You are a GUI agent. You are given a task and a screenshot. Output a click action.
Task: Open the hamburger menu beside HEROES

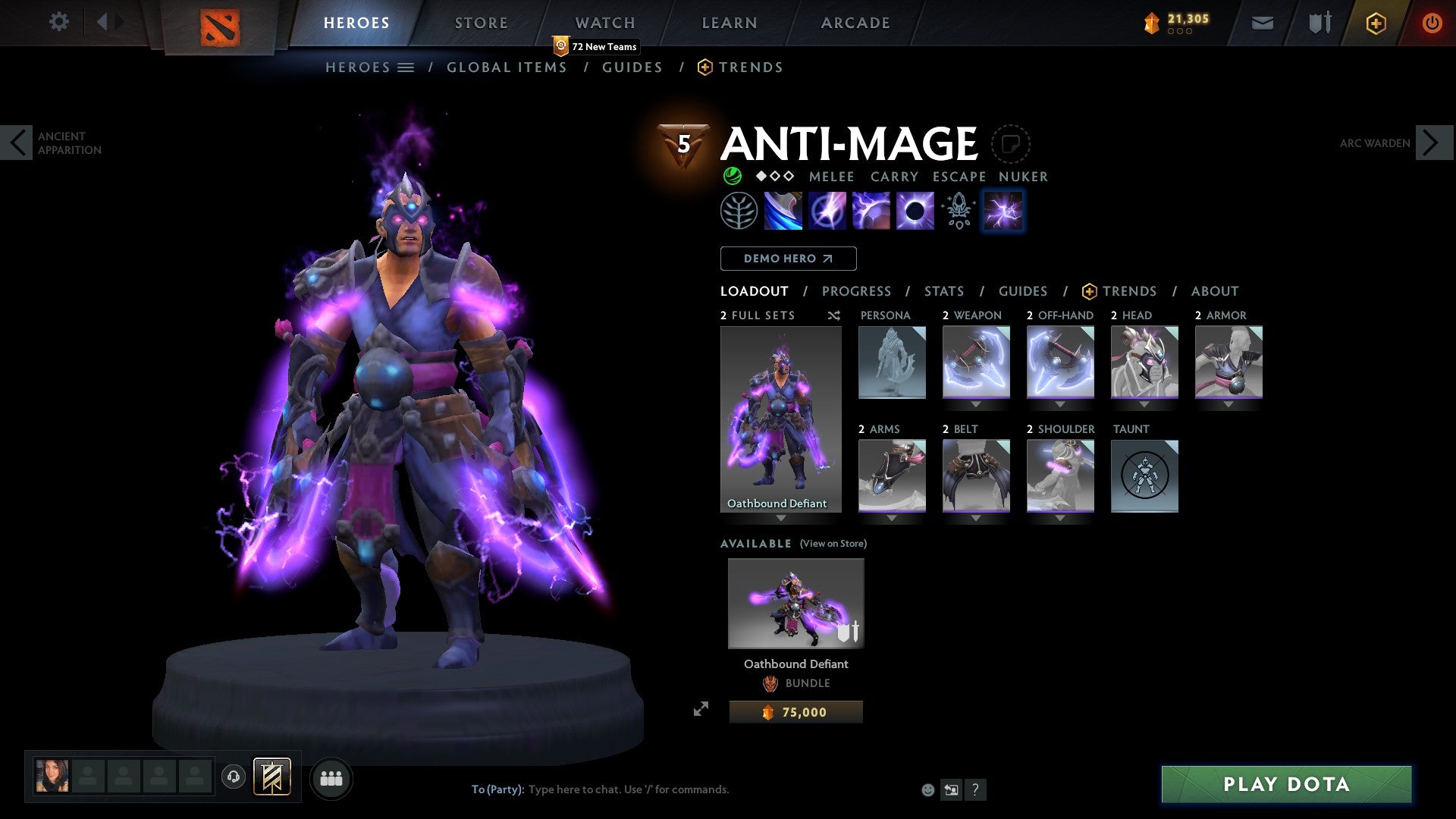[x=406, y=67]
